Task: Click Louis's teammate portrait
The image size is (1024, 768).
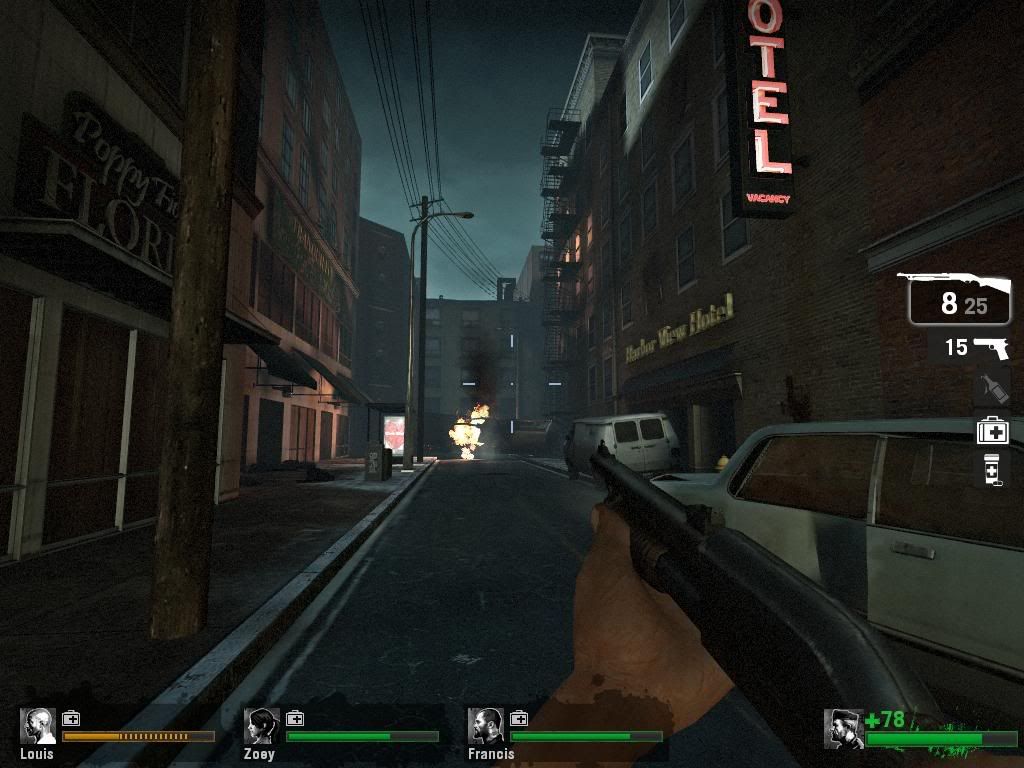Action: pos(39,726)
